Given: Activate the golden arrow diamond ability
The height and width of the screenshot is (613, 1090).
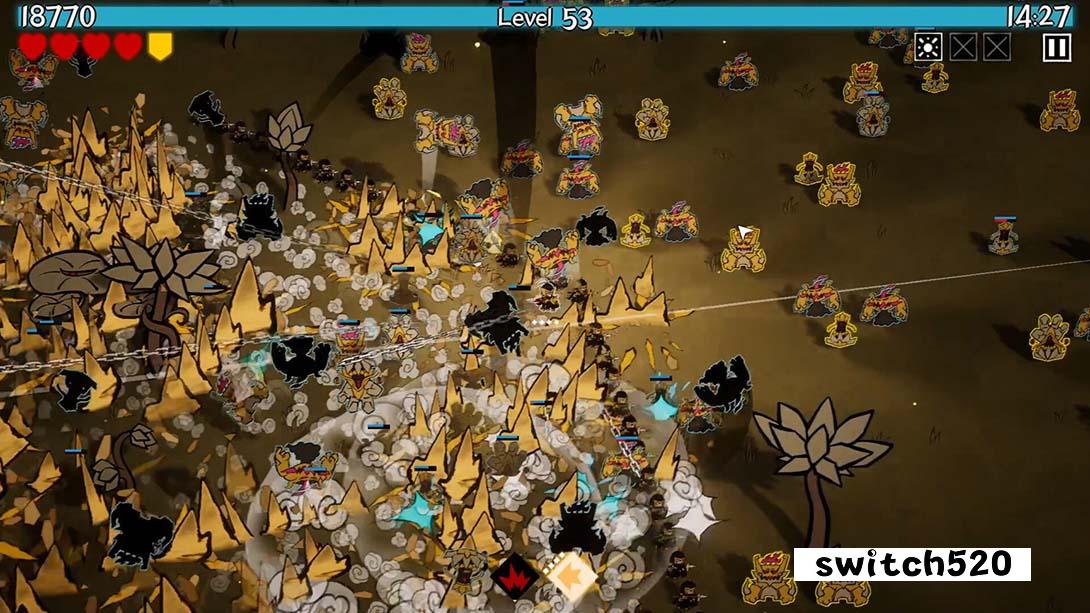Looking at the screenshot, I should coord(570,577).
